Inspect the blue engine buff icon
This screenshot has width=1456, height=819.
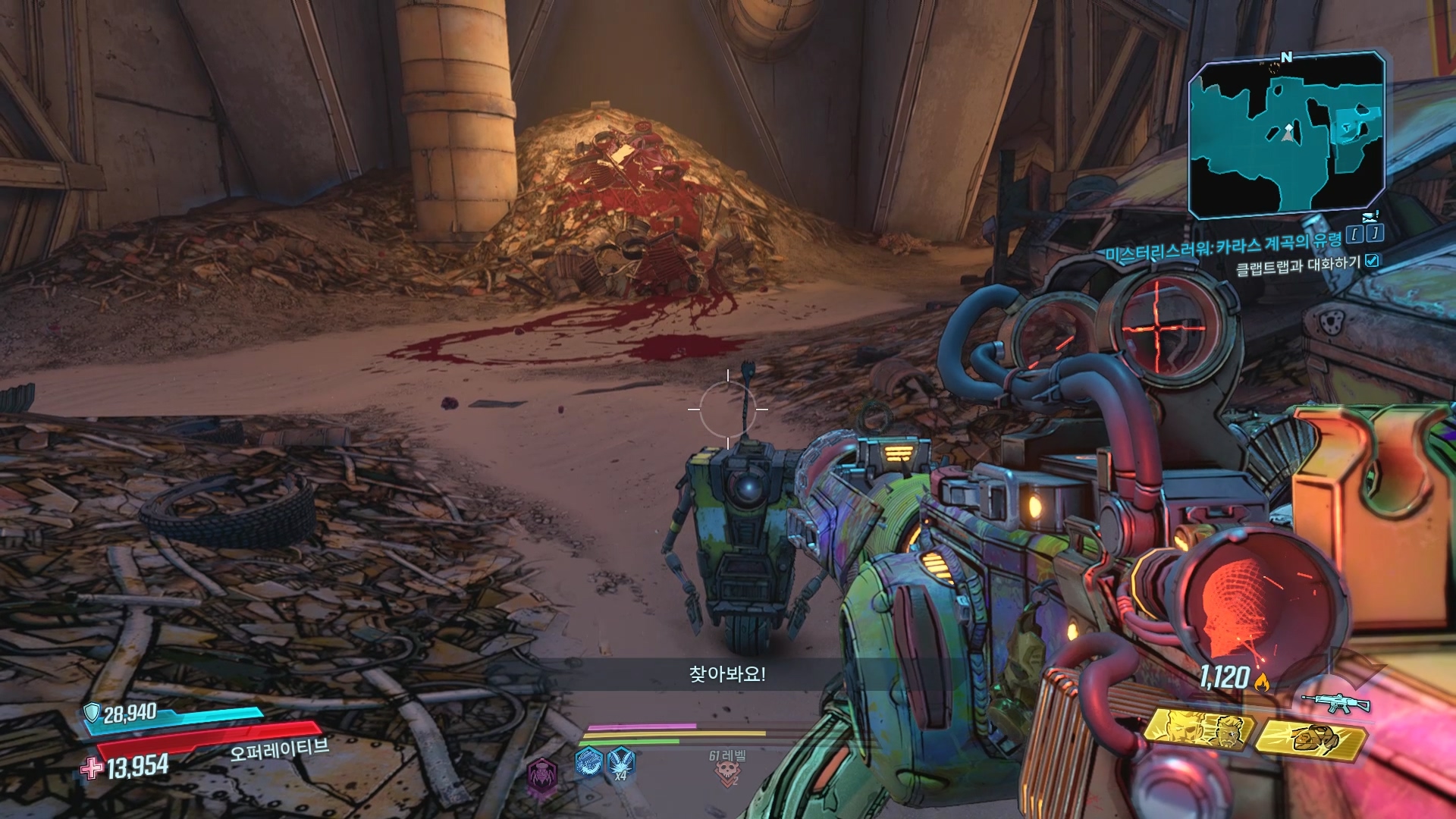click(588, 761)
